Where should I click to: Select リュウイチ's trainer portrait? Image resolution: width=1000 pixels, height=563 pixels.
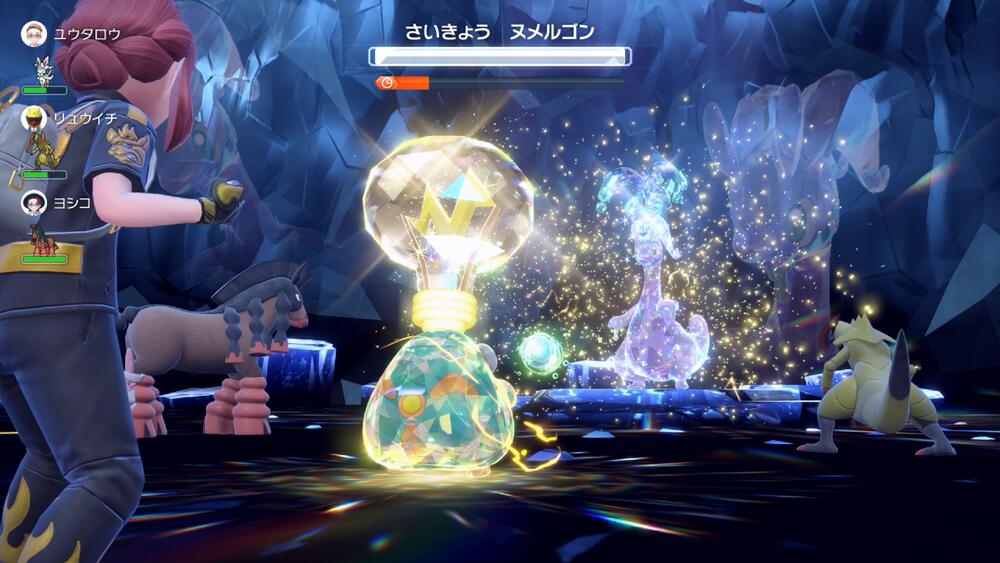point(34,118)
